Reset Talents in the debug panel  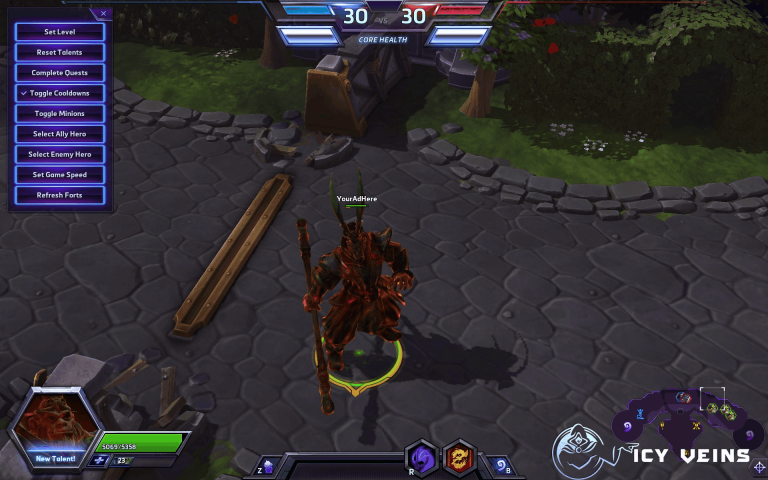60,52
